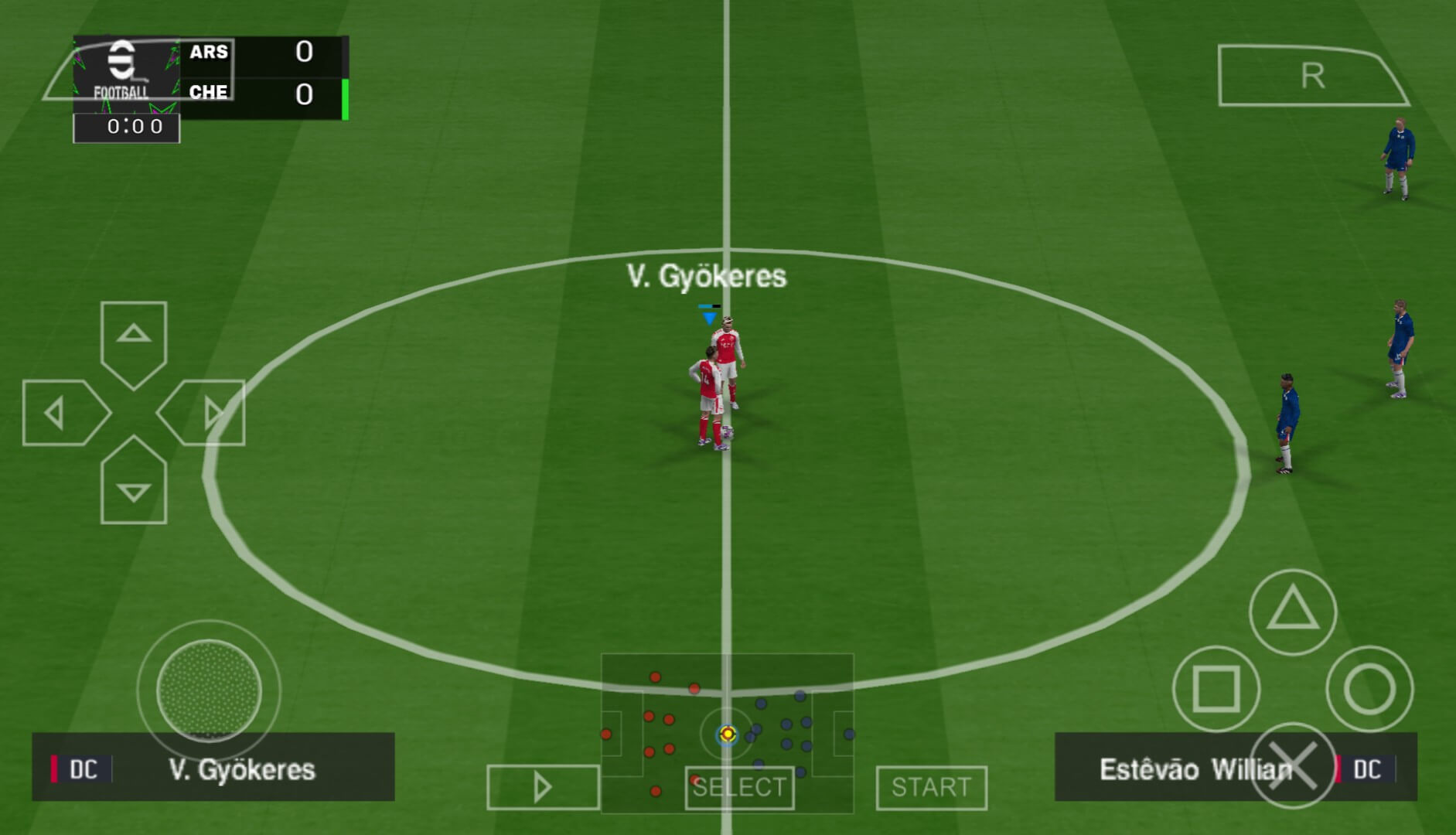Tap the SELECT button
The image size is (1456, 835).
point(739,788)
